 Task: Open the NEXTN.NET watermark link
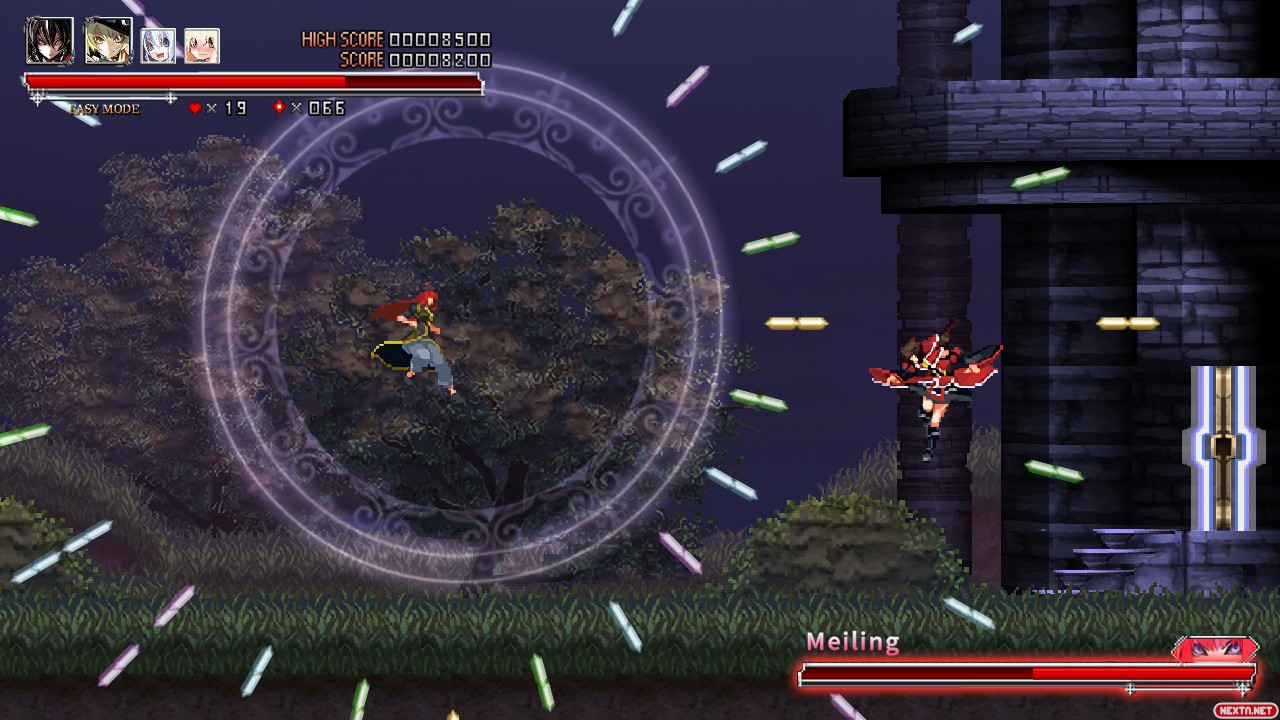pyautogui.click(x=1245, y=710)
